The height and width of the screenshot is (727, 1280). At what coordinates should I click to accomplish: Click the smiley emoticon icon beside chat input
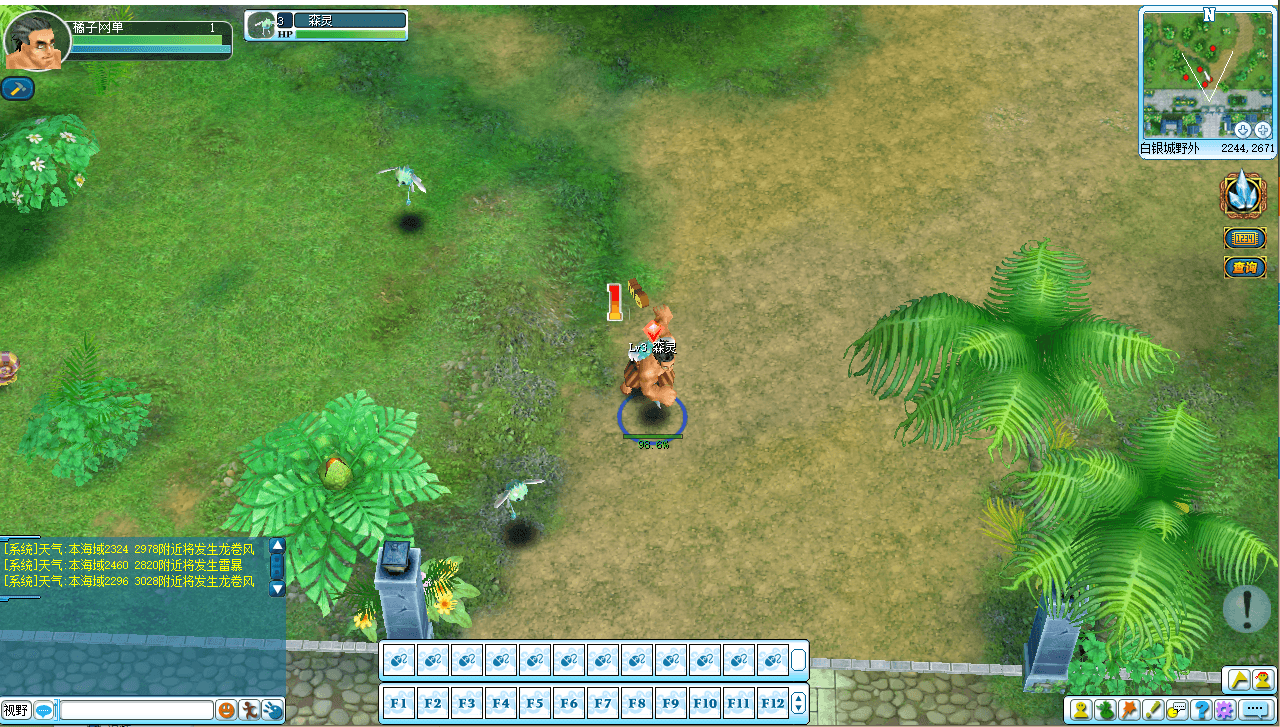pyautogui.click(x=226, y=710)
